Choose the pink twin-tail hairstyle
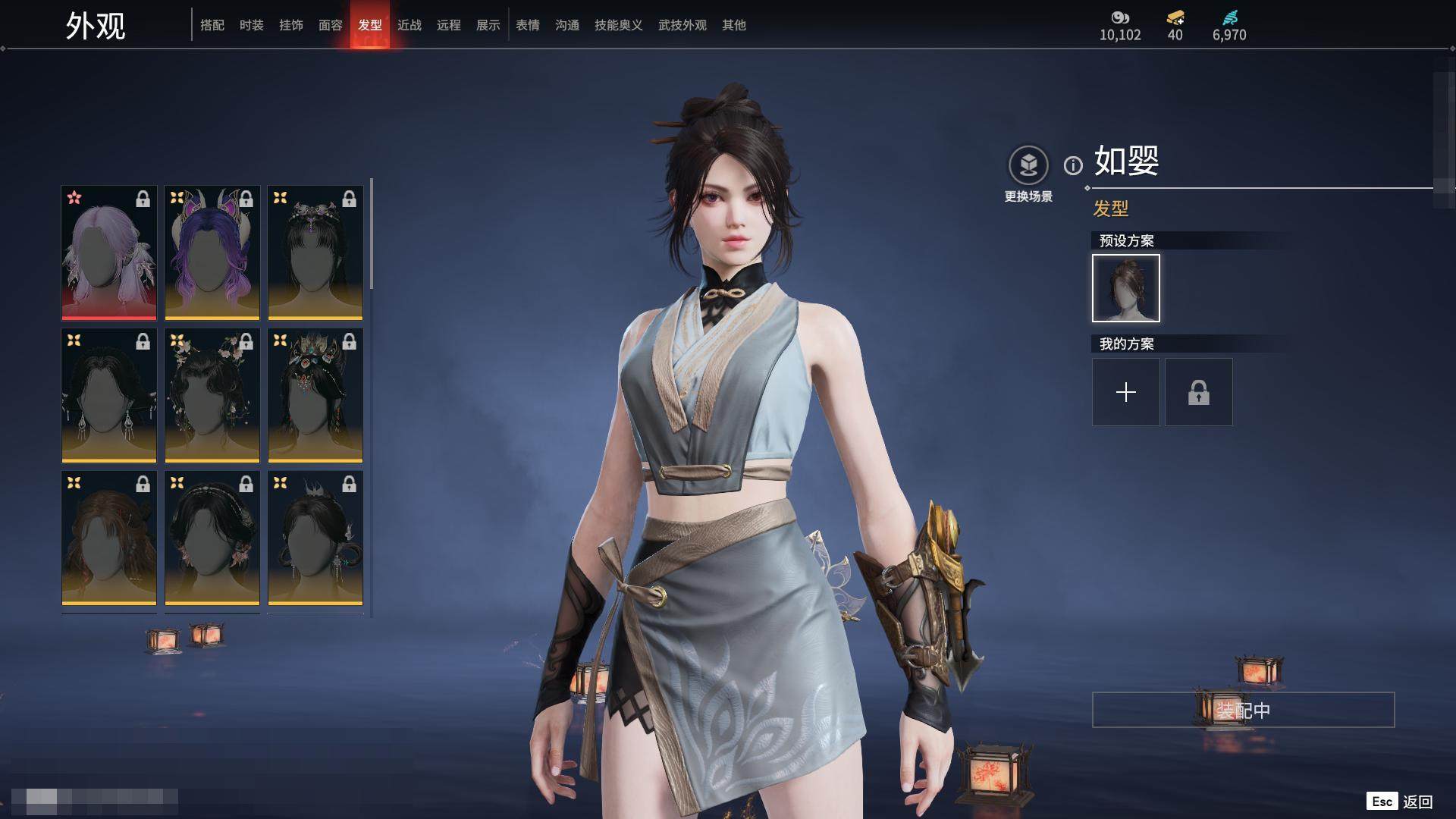 pos(109,253)
